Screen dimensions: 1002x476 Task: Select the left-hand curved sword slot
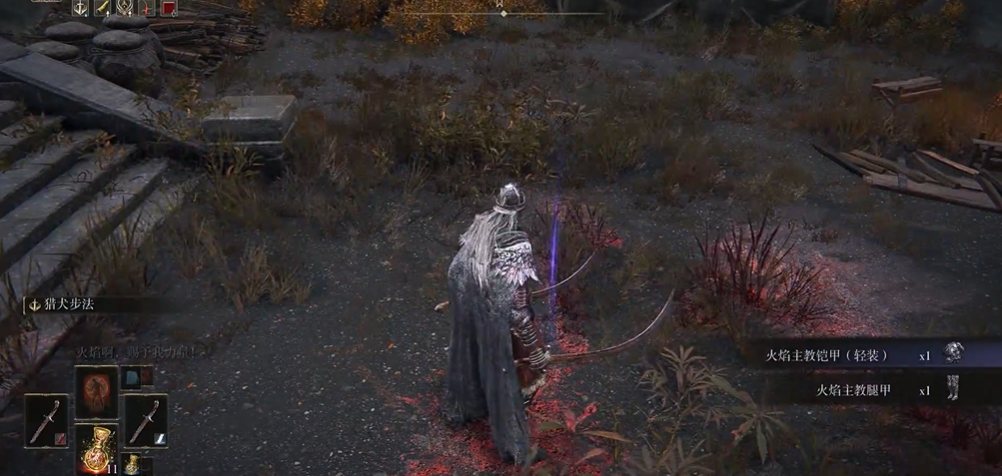pos(46,420)
